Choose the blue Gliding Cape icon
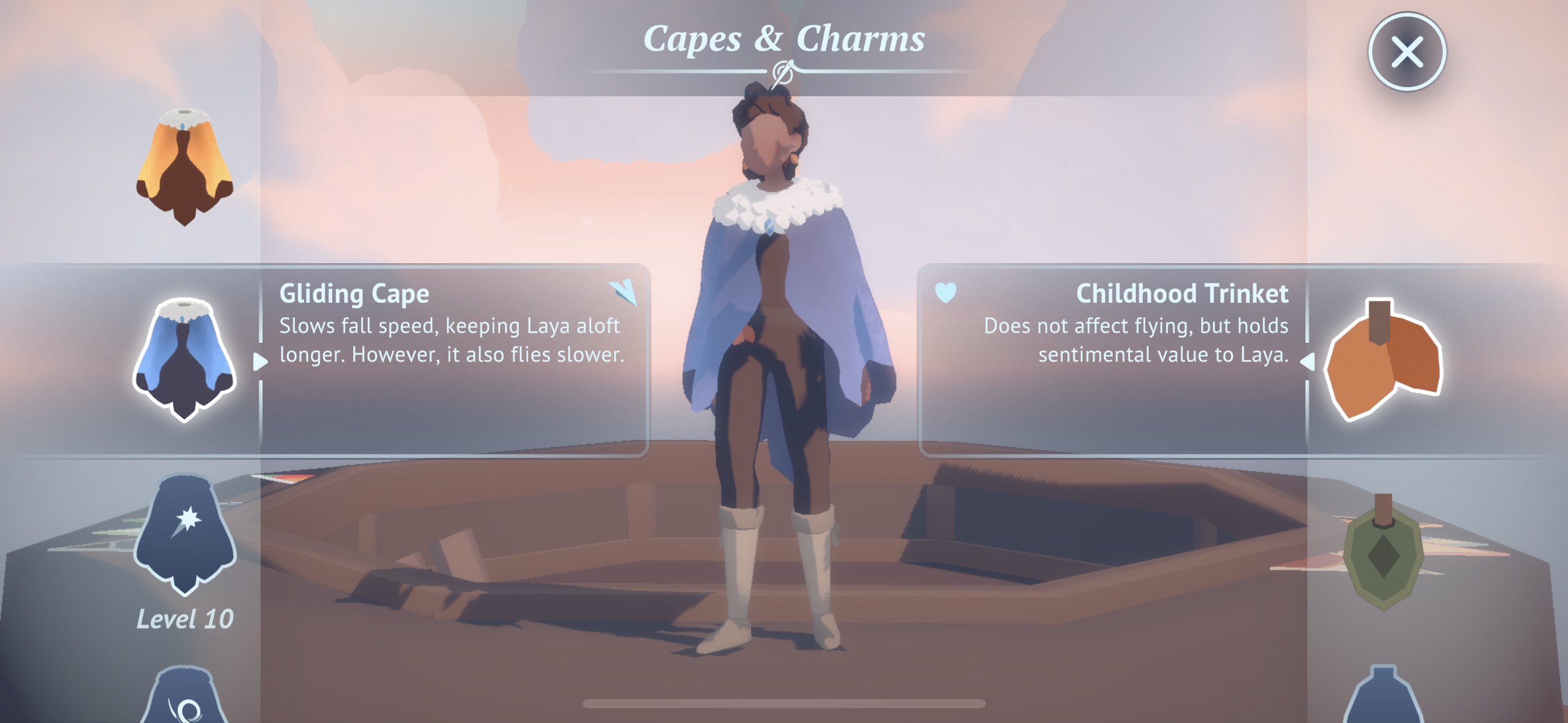1568x723 pixels. 184,360
